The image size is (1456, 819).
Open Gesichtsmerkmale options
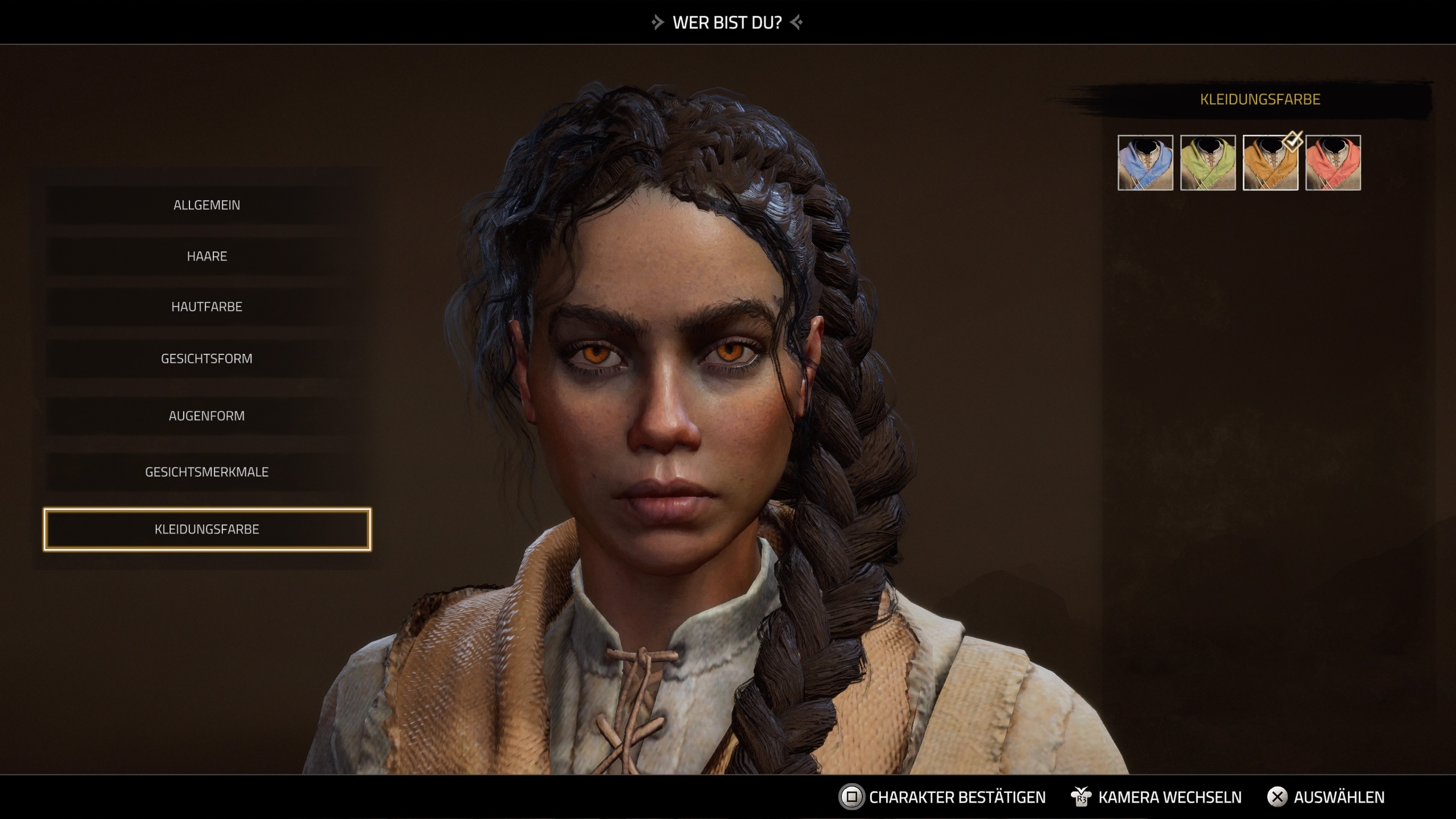(x=207, y=472)
